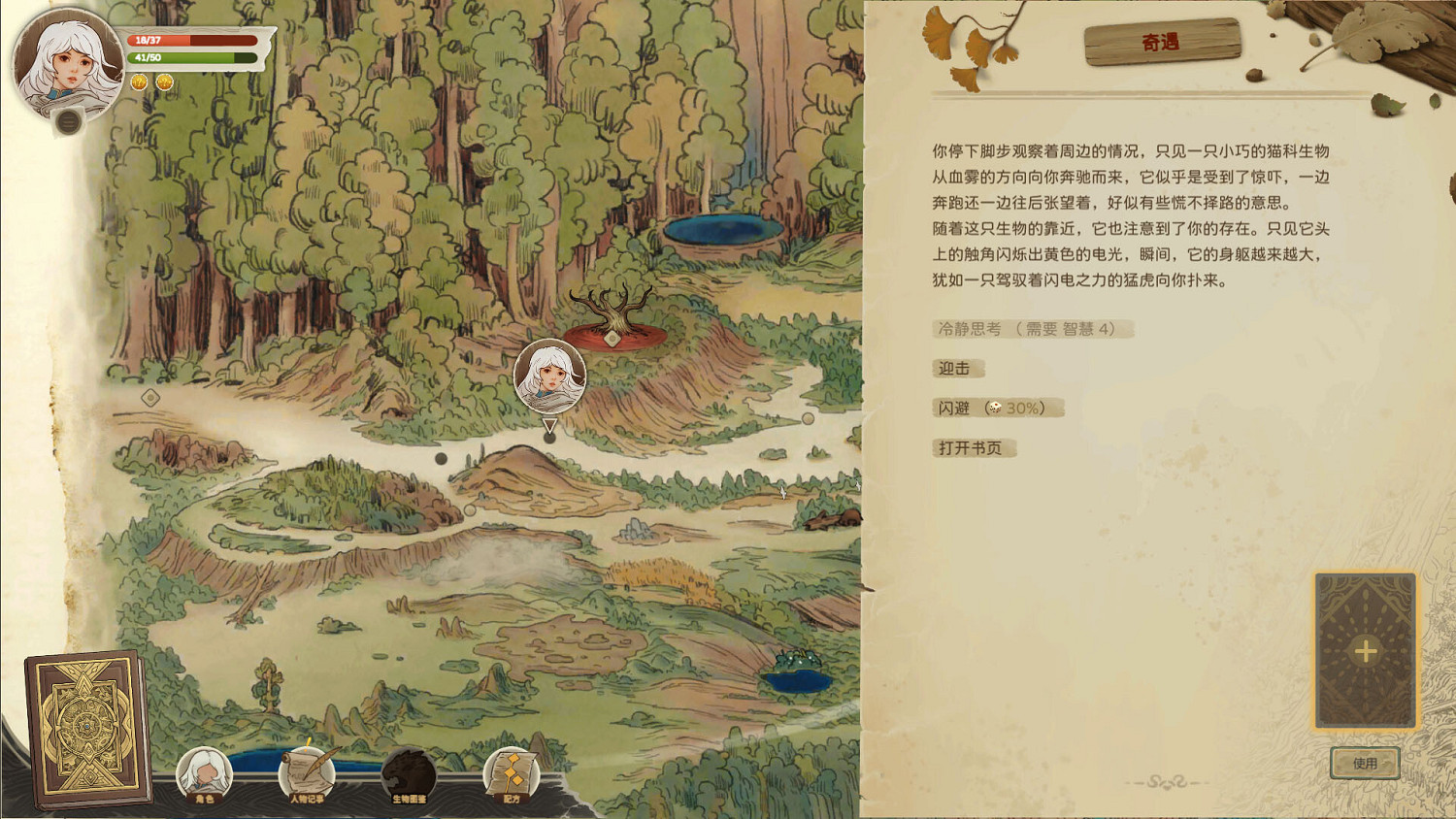Click the gold coin currency icon

(x=137, y=83)
